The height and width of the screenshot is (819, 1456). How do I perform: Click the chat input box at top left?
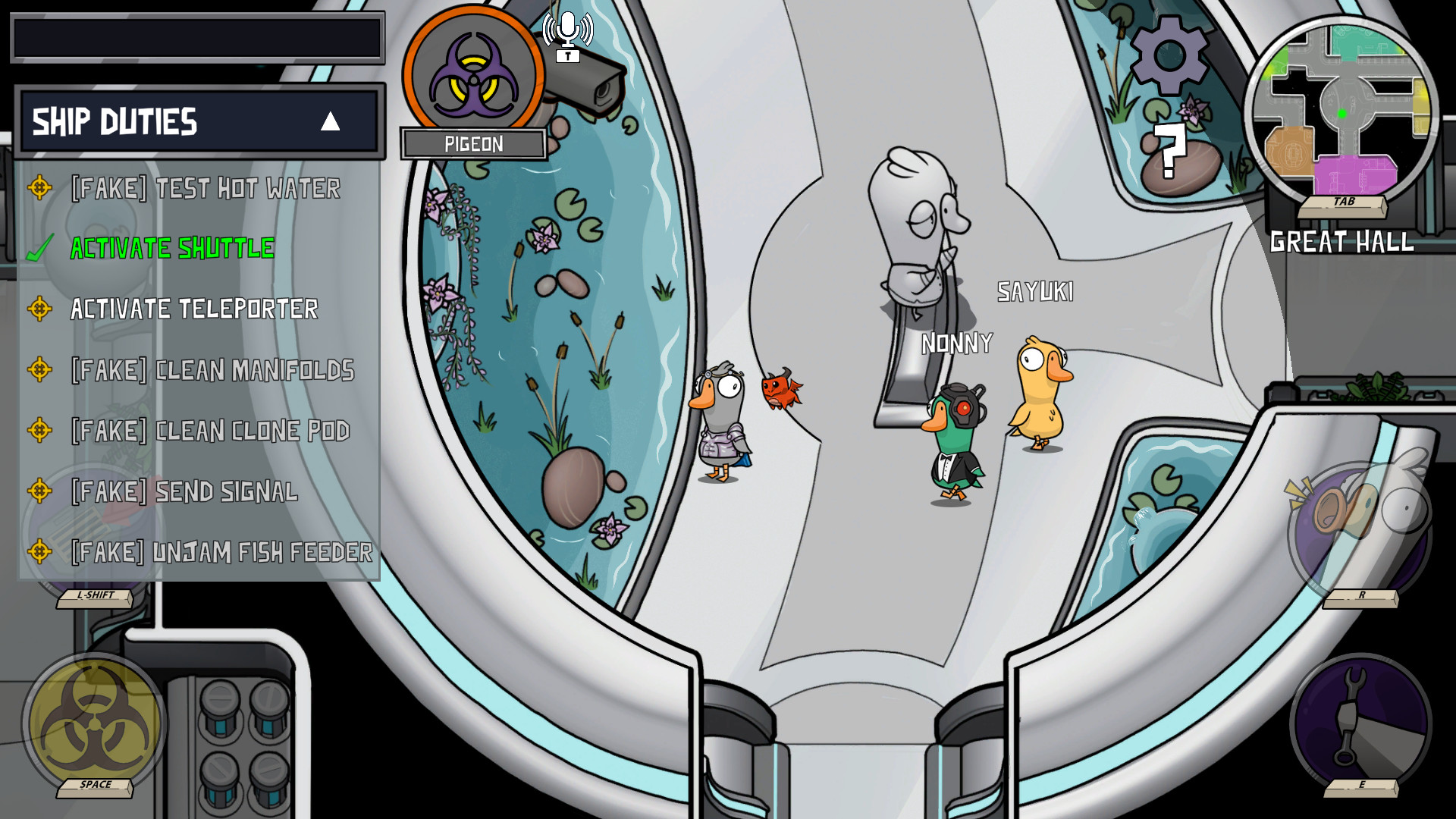(196, 36)
